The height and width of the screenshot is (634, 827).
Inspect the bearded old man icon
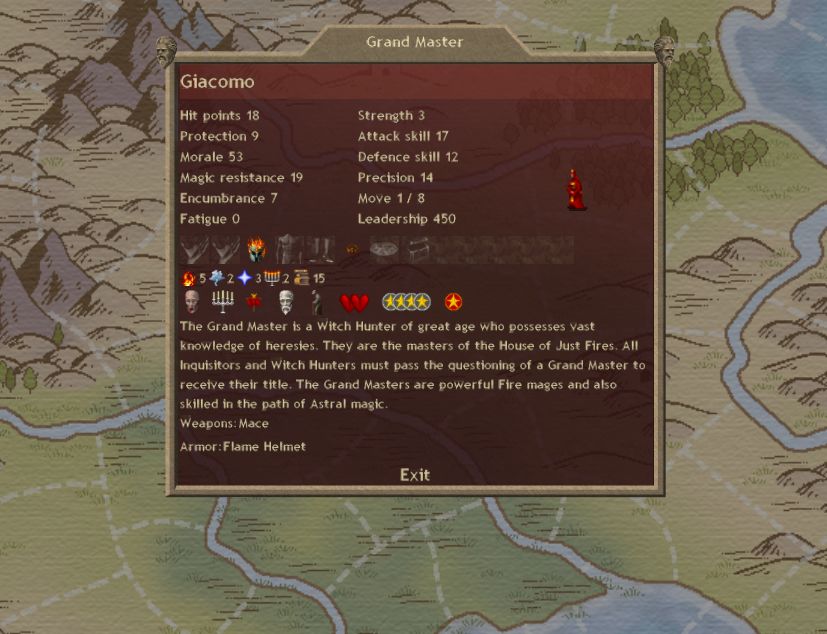point(286,301)
